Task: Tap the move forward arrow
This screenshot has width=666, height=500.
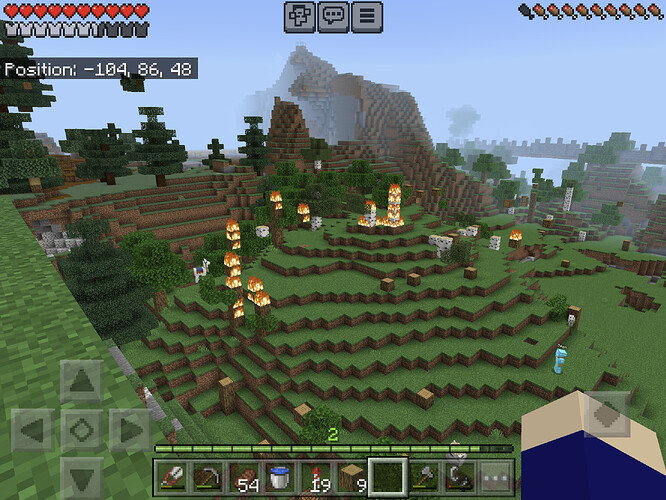Action: [x=81, y=382]
